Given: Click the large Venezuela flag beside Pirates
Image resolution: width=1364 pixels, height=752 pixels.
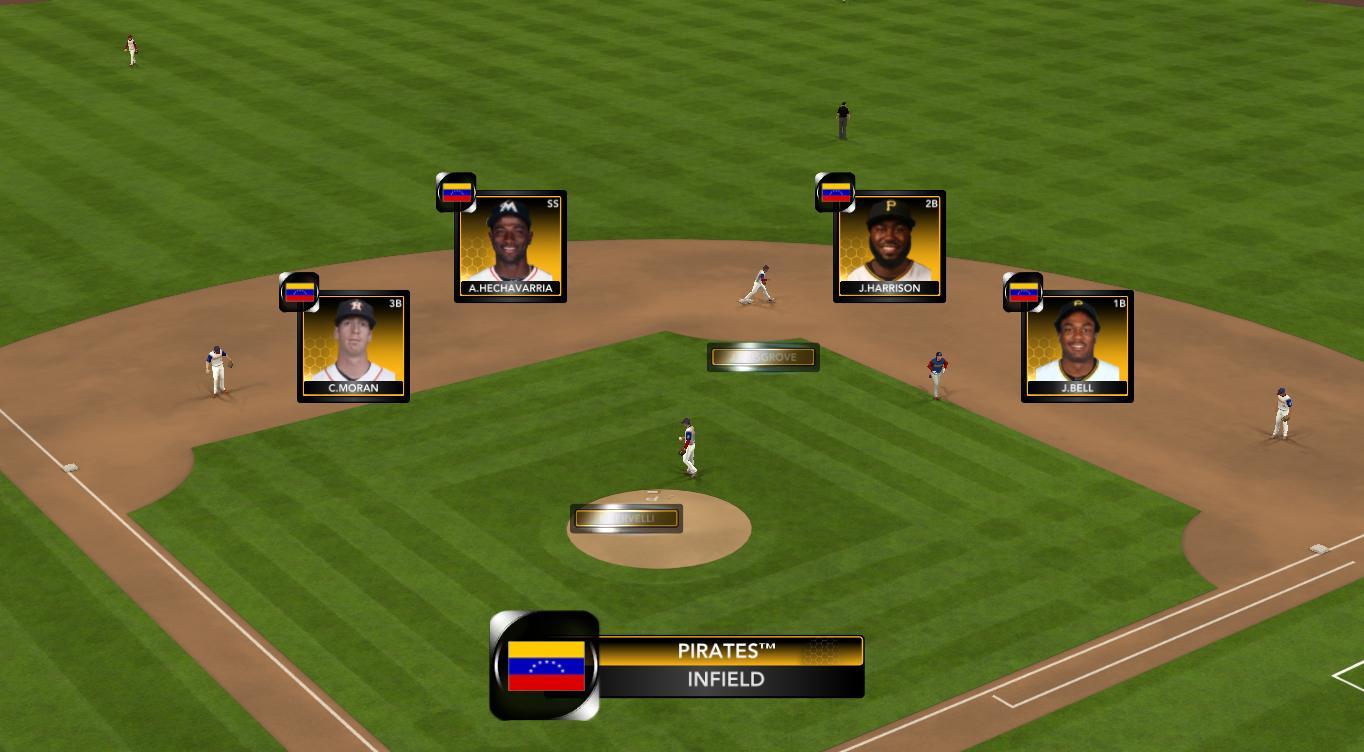Looking at the screenshot, I should coord(546,666).
